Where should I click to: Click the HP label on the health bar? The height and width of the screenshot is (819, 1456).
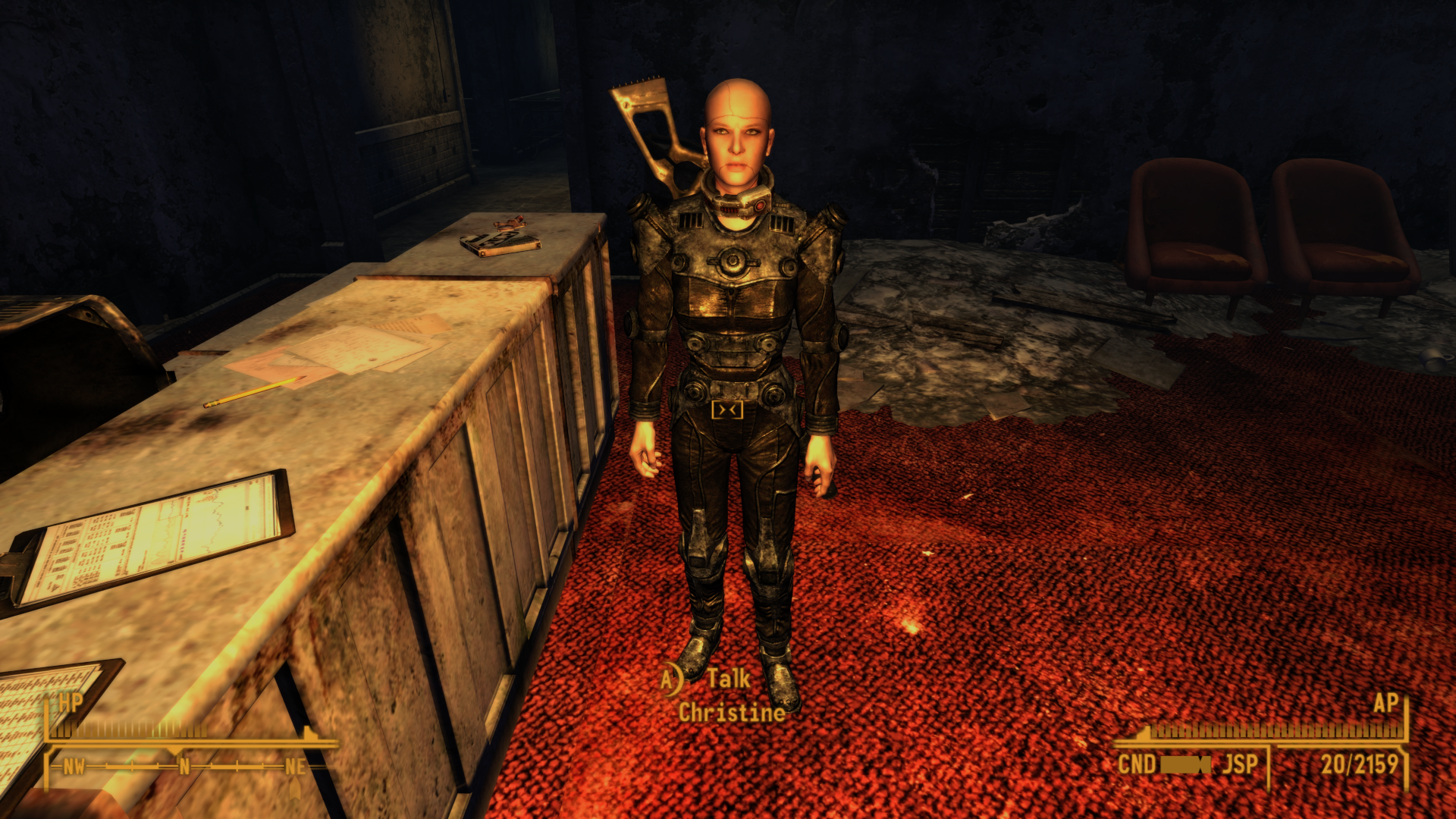click(x=71, y=704)
